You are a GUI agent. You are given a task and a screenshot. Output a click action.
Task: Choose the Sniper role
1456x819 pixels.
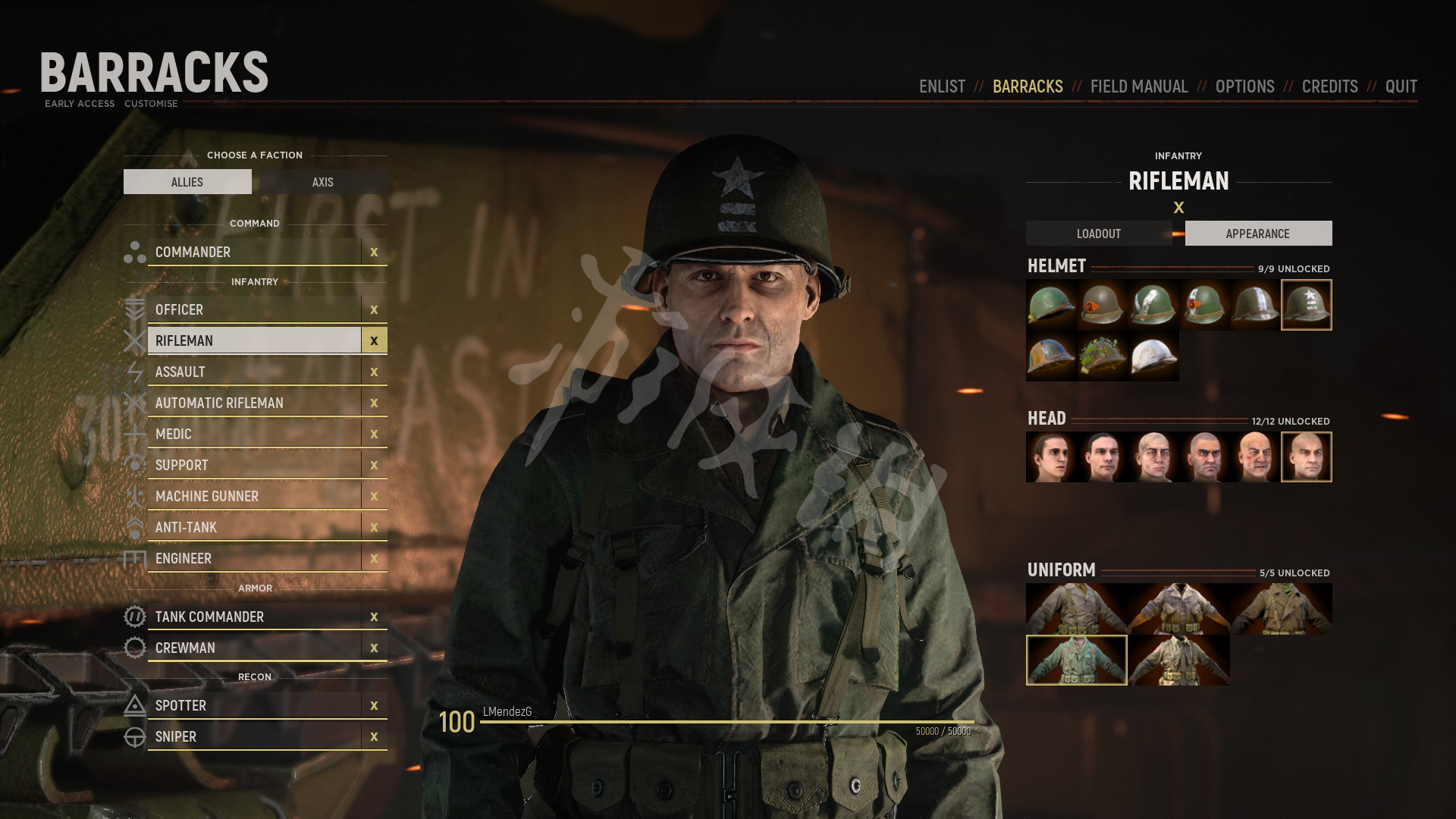pos(254,736)
